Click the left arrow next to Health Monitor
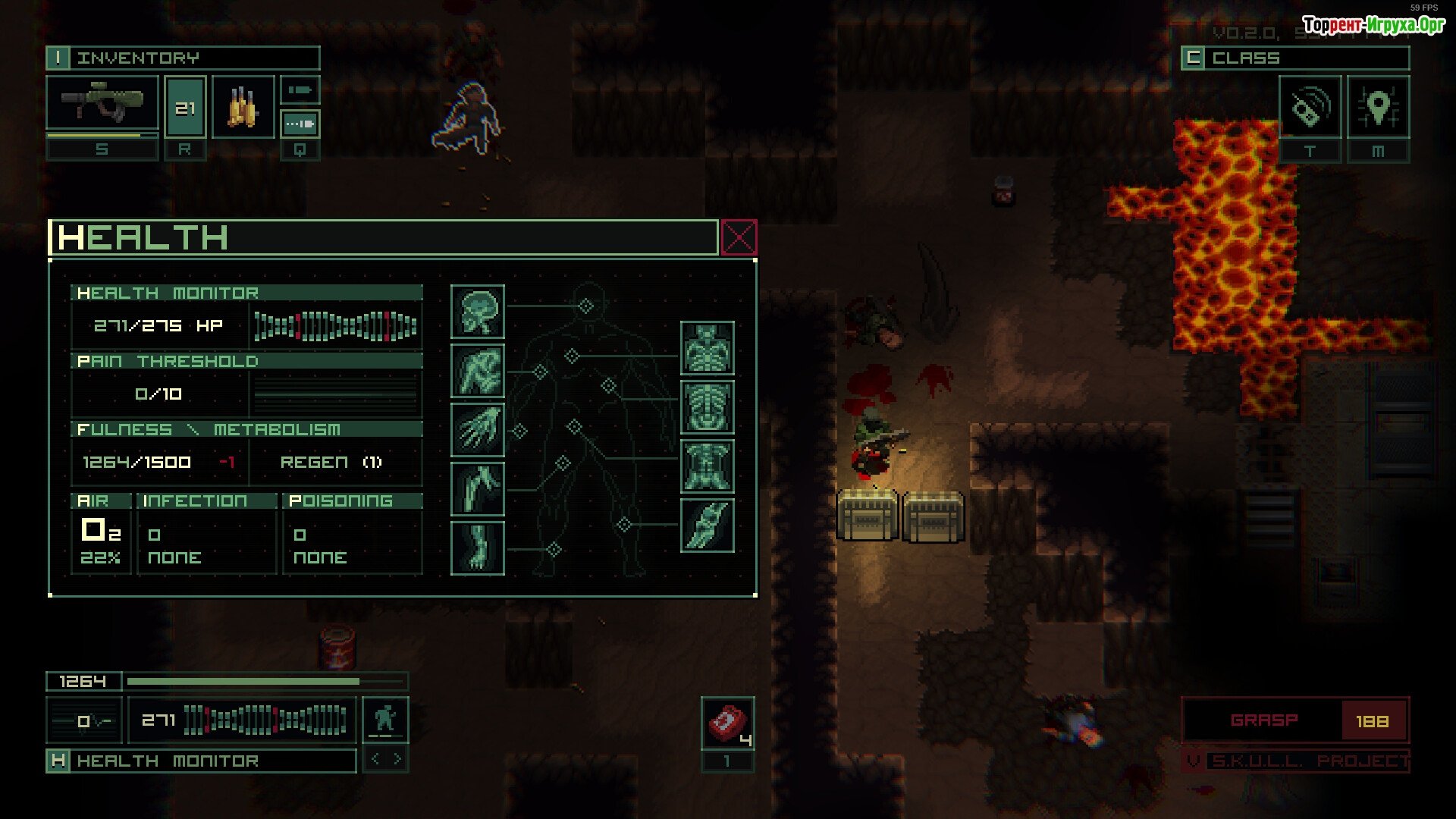 pos(375,759)
